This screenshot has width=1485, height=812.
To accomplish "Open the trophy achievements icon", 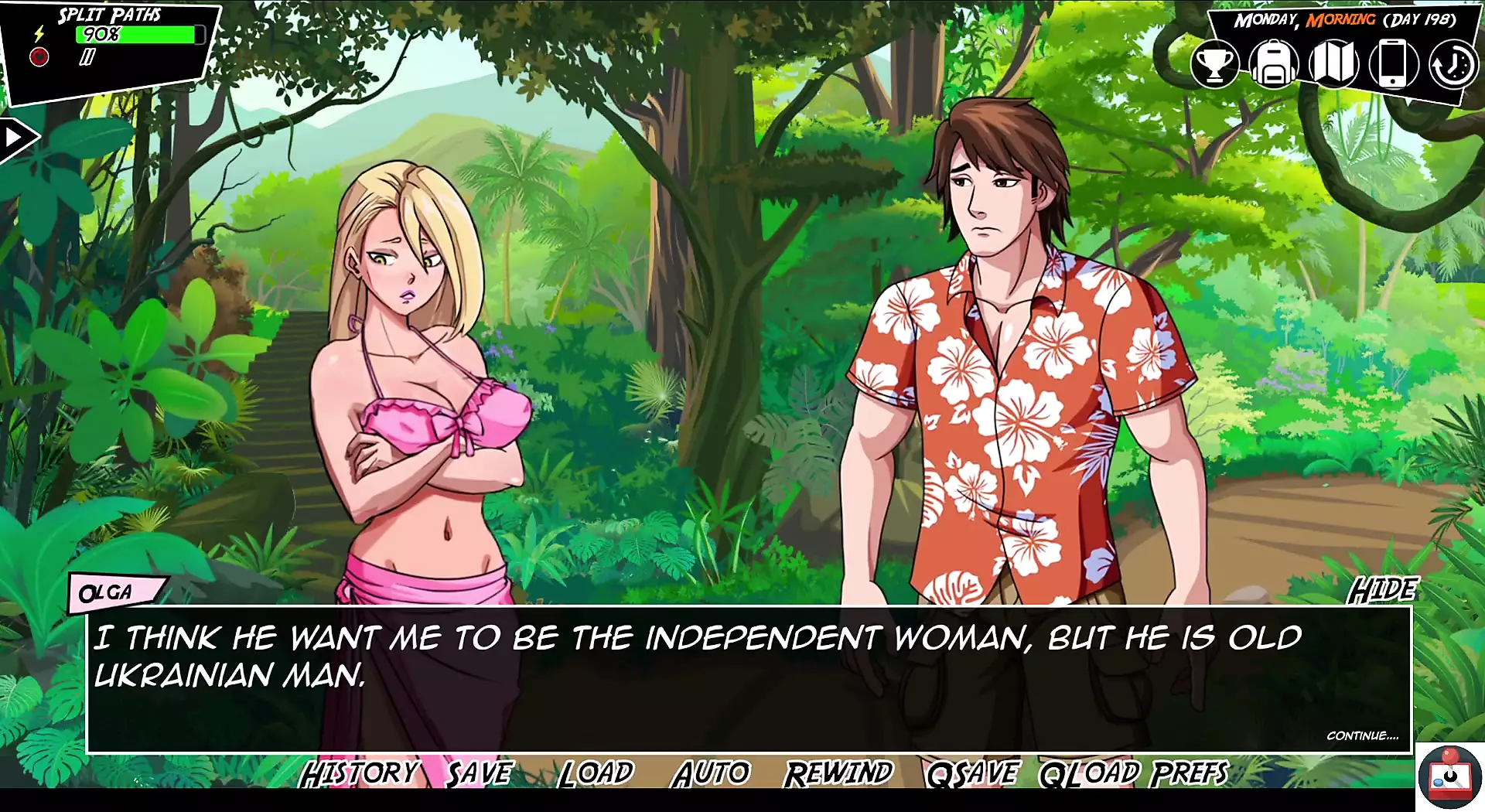I will coord(1214,64).
